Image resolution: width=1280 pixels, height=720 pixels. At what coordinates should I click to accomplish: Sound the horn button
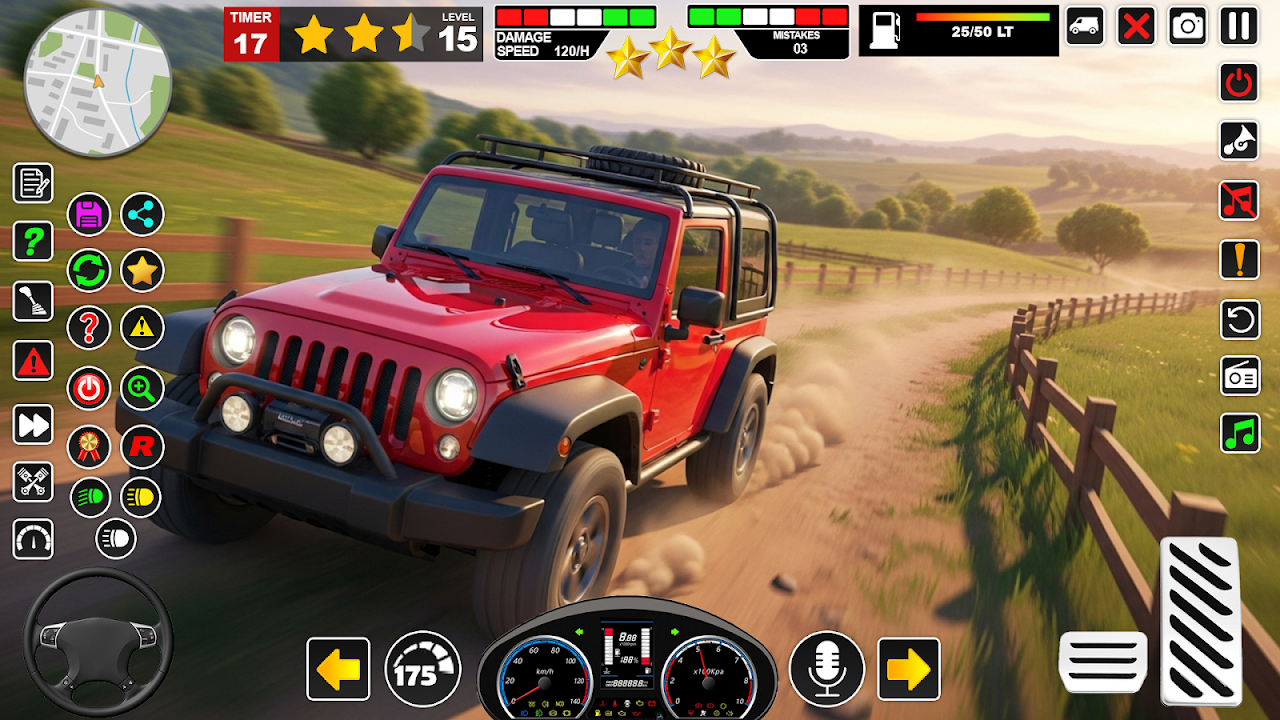[1240, 140]
